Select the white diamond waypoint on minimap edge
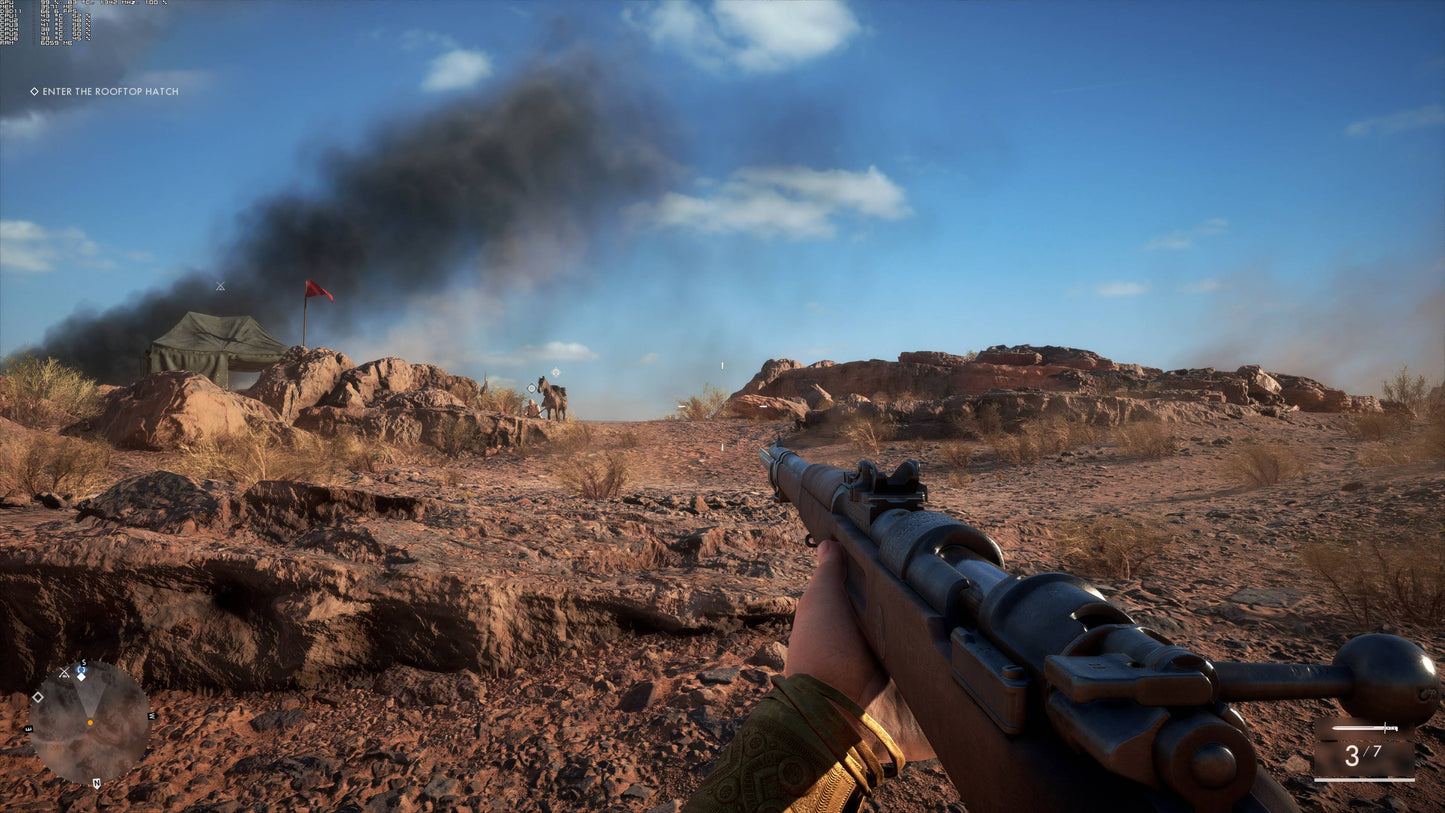The height and width of the screenshot is (813, 1445). click(x=38, y=697)
